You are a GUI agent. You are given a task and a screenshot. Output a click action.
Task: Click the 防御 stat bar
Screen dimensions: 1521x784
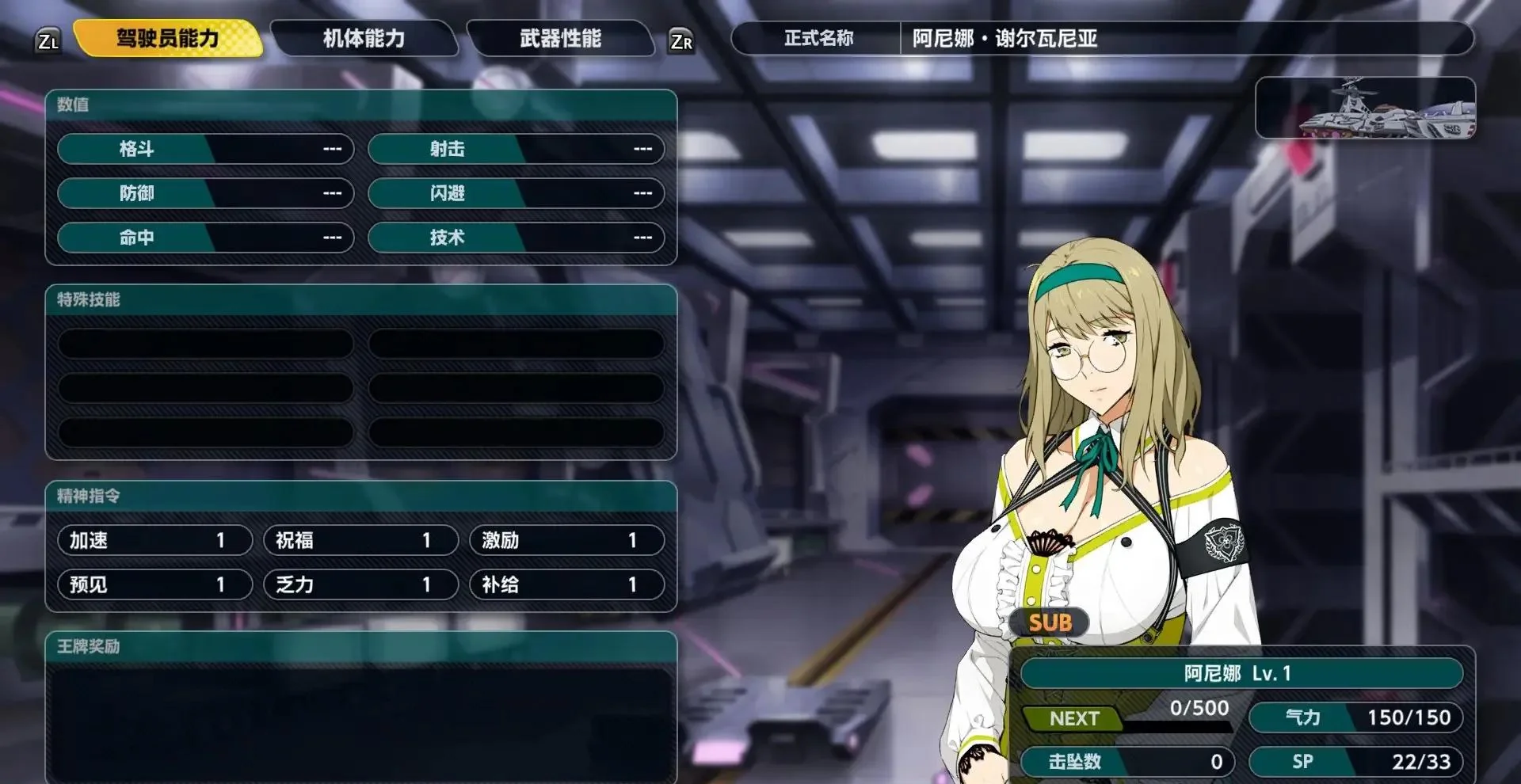tap(206, 193)
